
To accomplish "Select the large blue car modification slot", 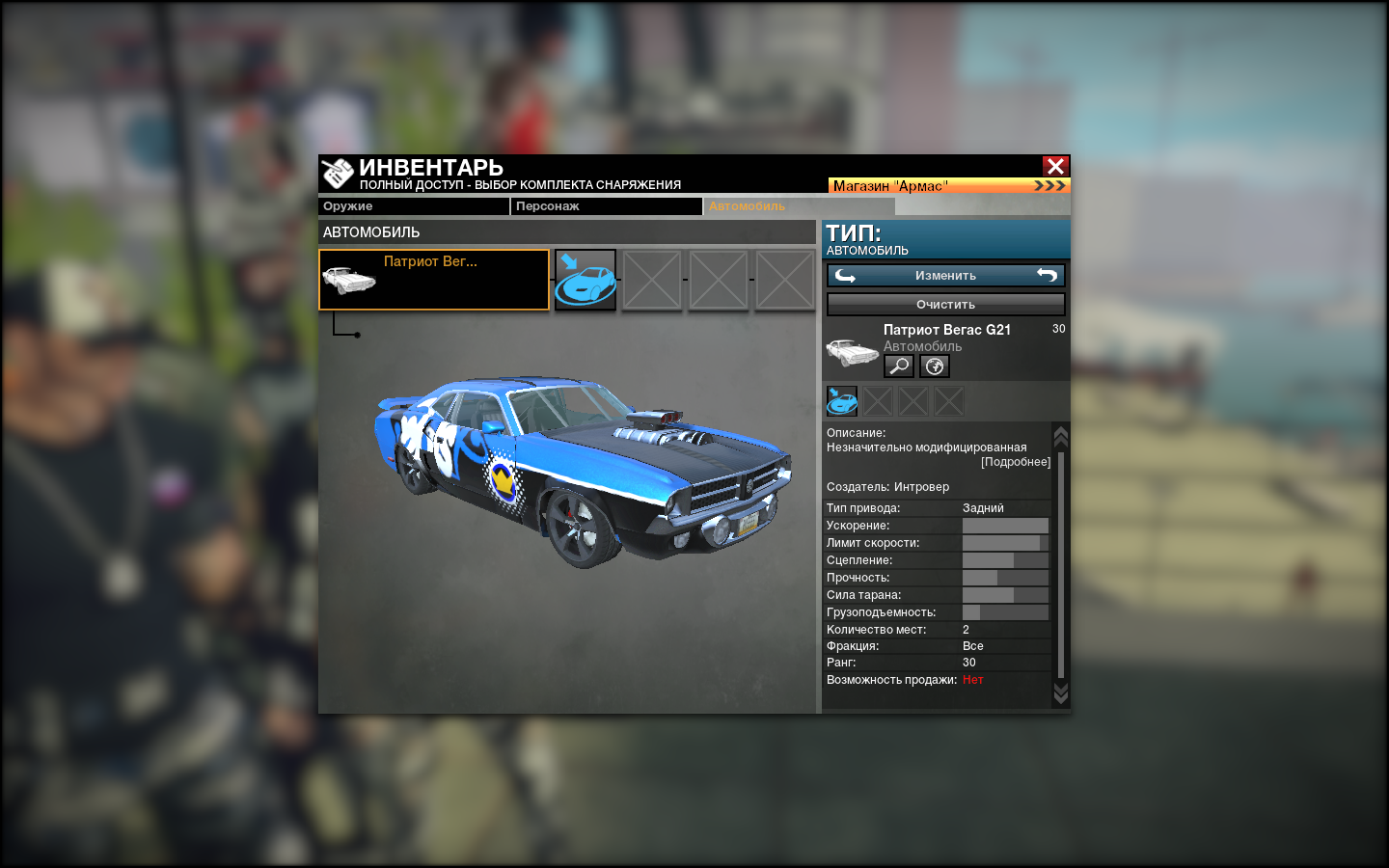I will [586, 280].
